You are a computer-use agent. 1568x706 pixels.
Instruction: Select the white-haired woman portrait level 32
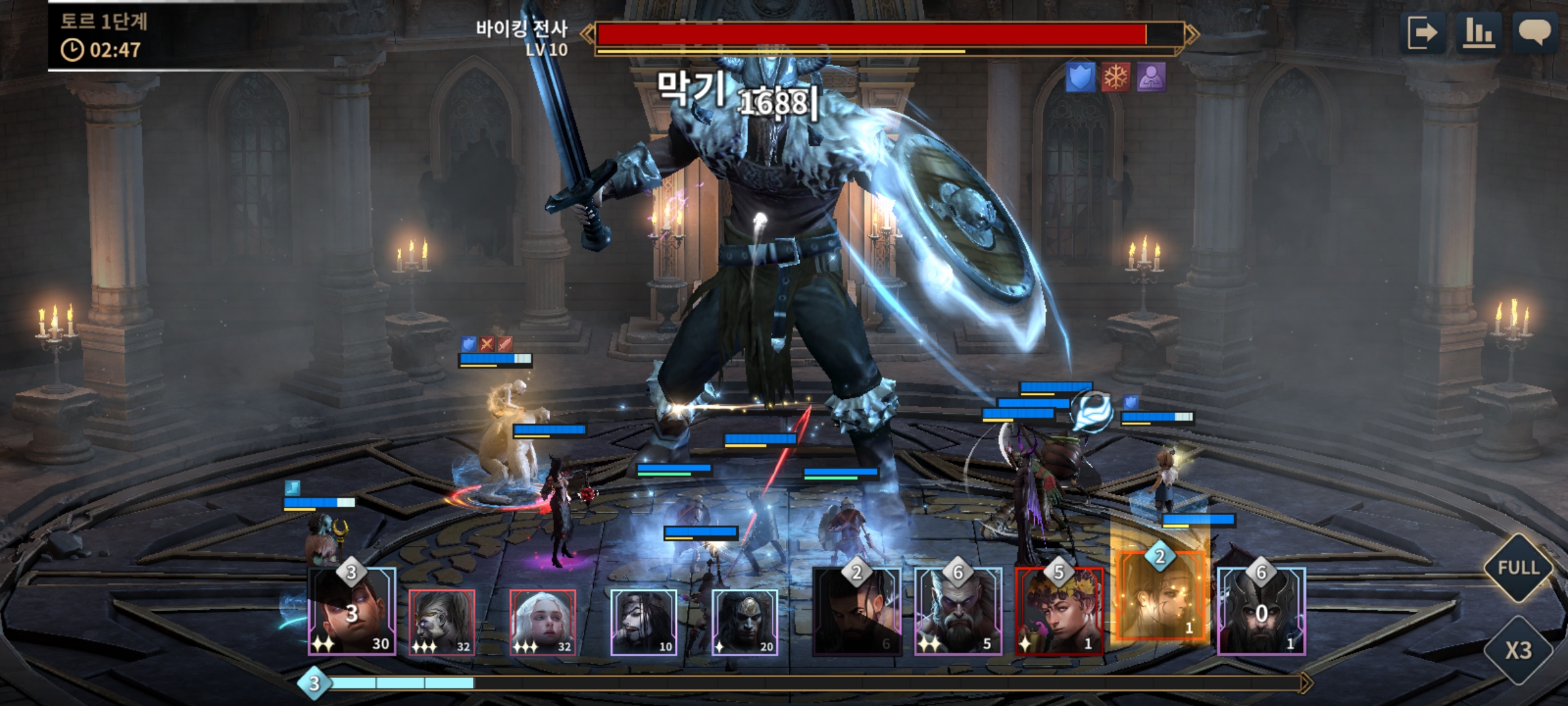pos(542,622)
